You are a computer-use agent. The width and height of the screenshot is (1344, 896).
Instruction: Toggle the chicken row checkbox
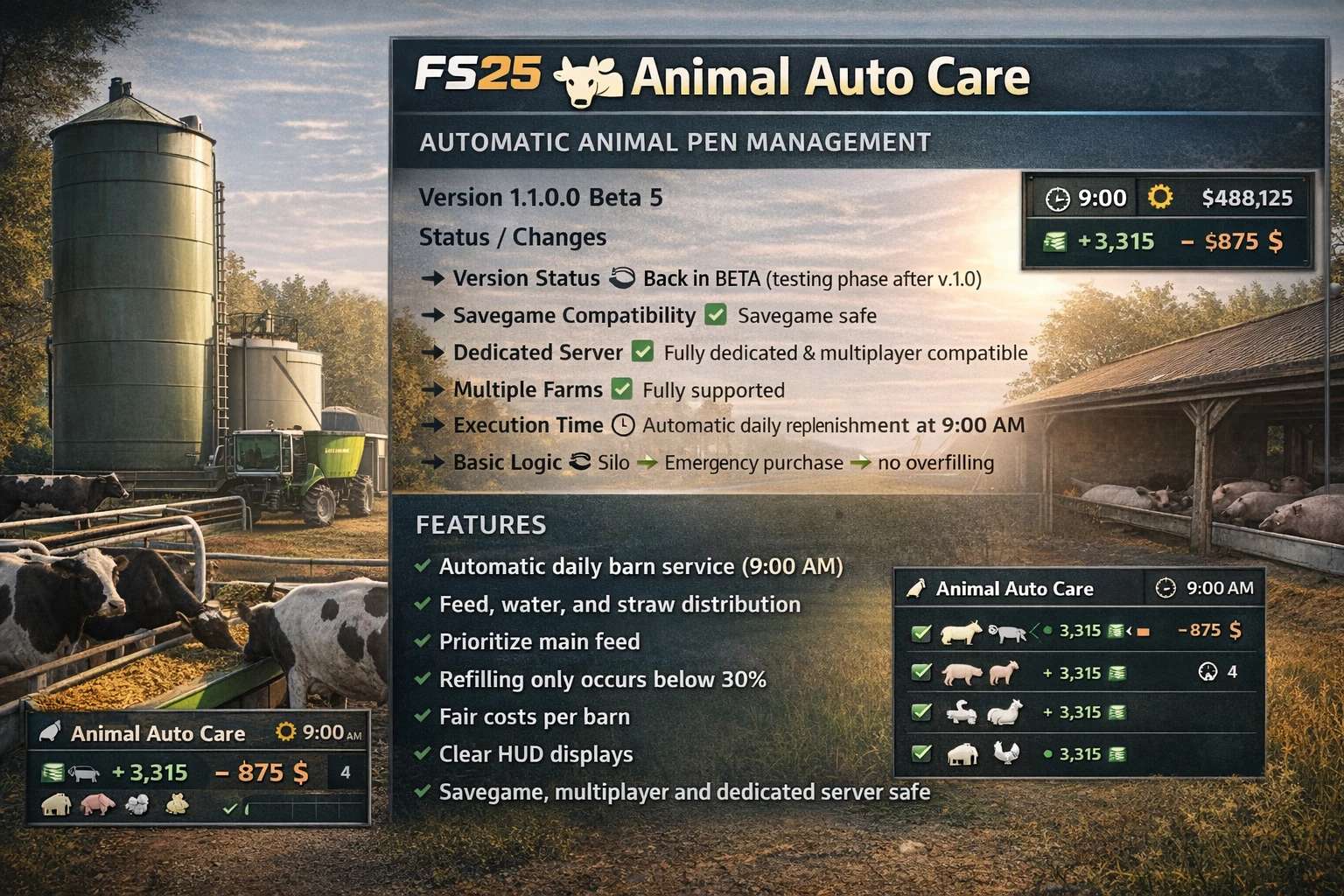pyautogui.click(x=920, y=752)
